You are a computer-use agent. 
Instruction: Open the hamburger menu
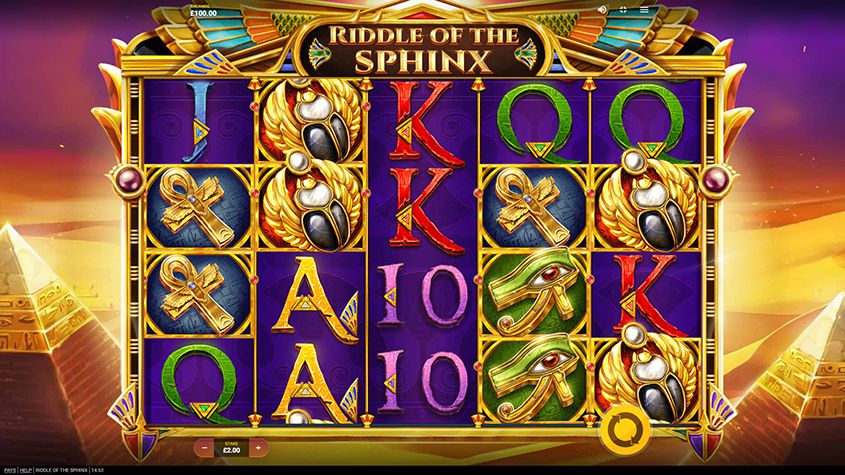(x=643, y=9)
